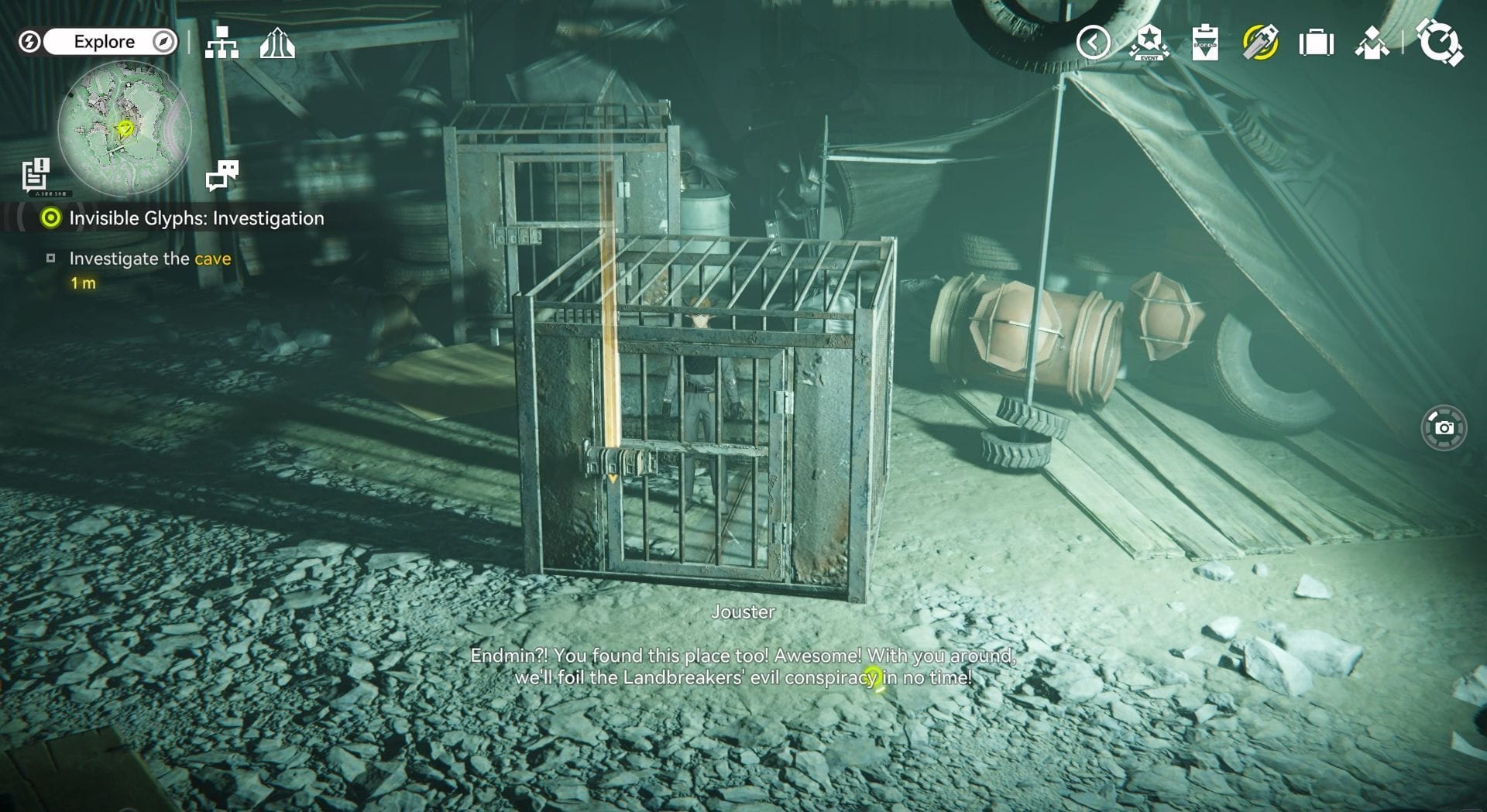Open the hierarchy tree icon
Viewport: 1487px width, 812px height.
(x=222, y=43)
